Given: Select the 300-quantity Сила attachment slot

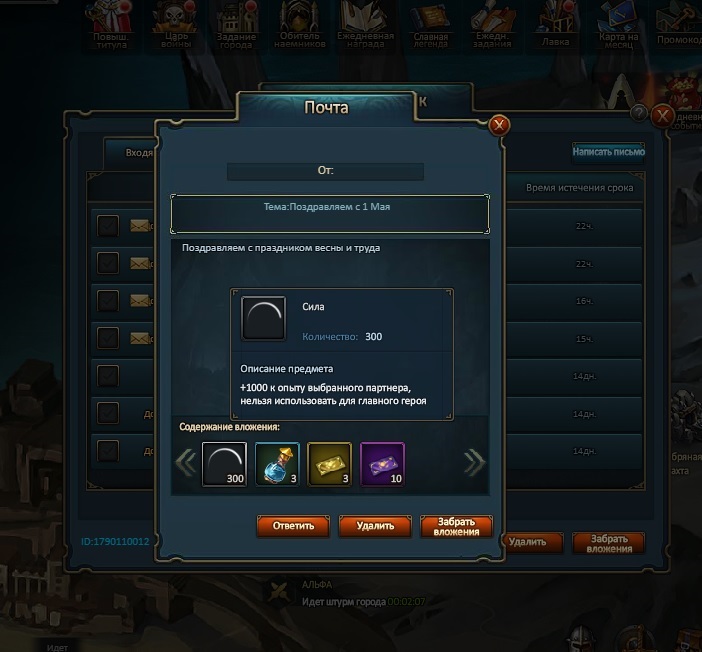Looking at the screenshot, I should 225,465.
